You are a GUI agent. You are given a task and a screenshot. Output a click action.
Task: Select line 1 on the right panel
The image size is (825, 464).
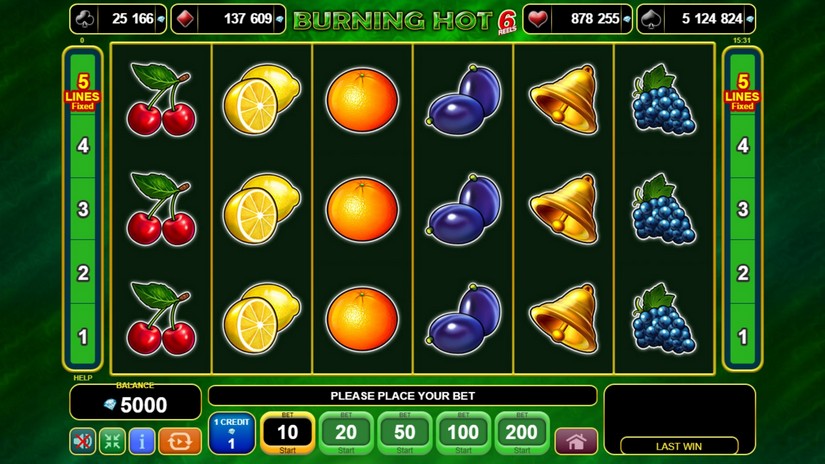click(x=742, y=337)
